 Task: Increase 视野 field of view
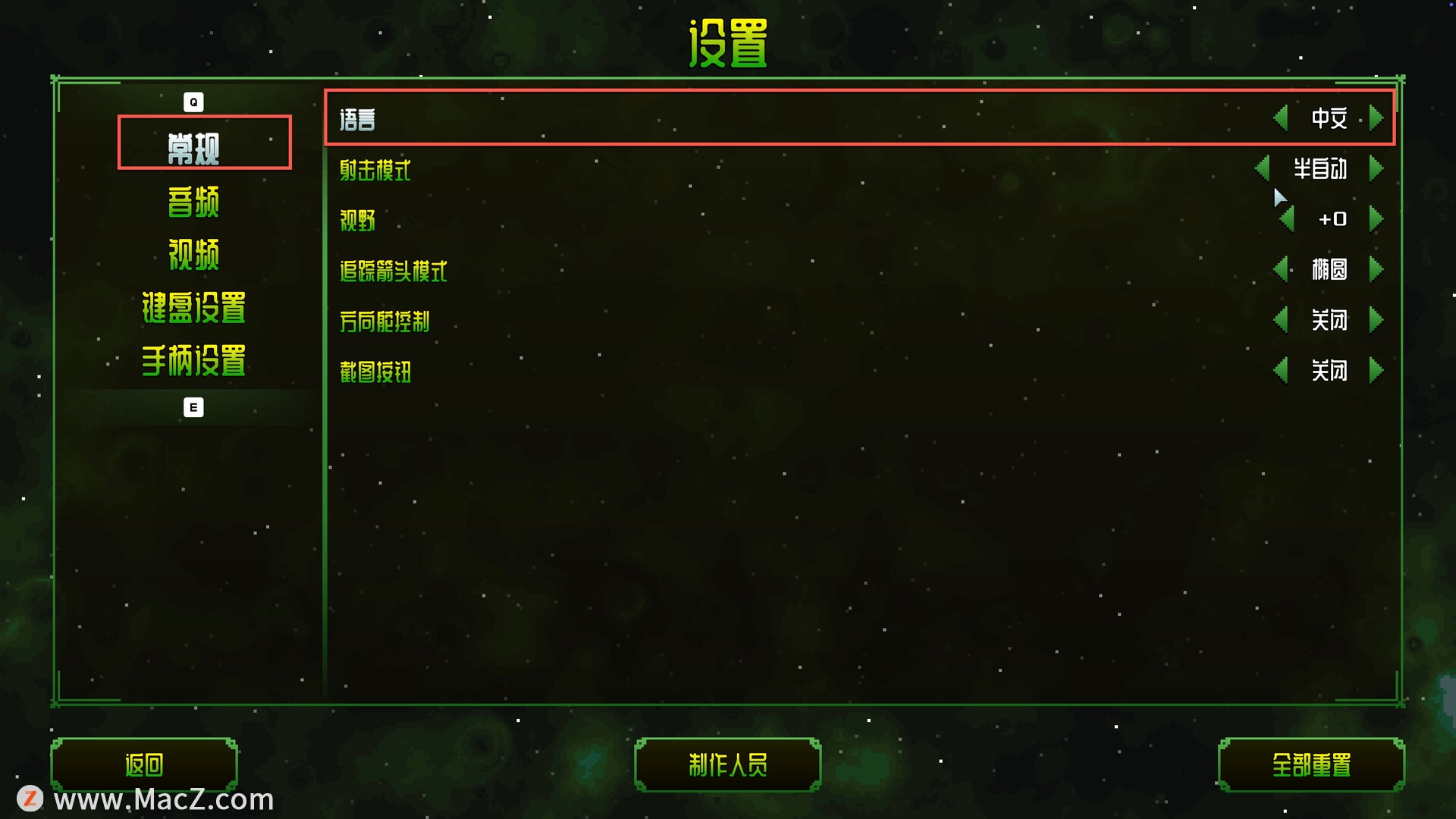pyautogui.click(x=1376, y=219)
